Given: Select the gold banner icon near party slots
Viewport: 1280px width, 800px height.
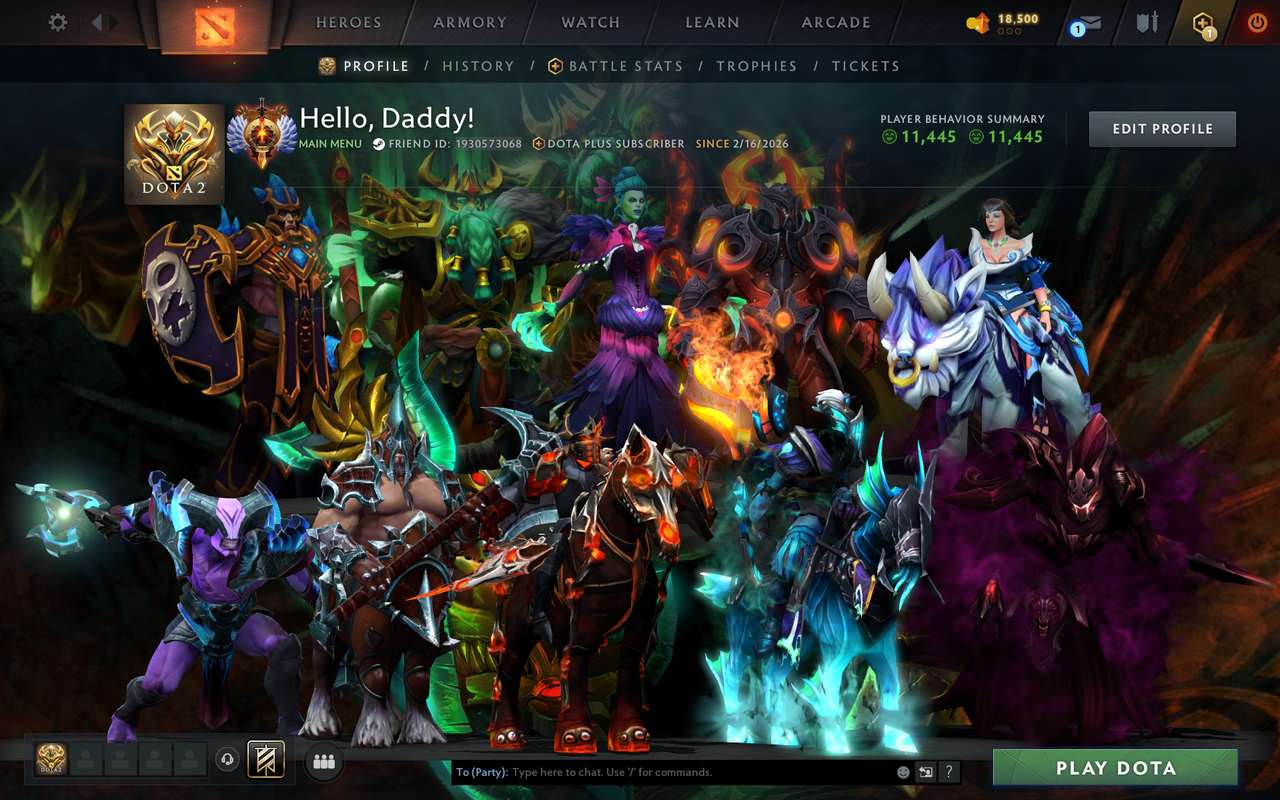Looking at the screenshot, I should [266, 760].
